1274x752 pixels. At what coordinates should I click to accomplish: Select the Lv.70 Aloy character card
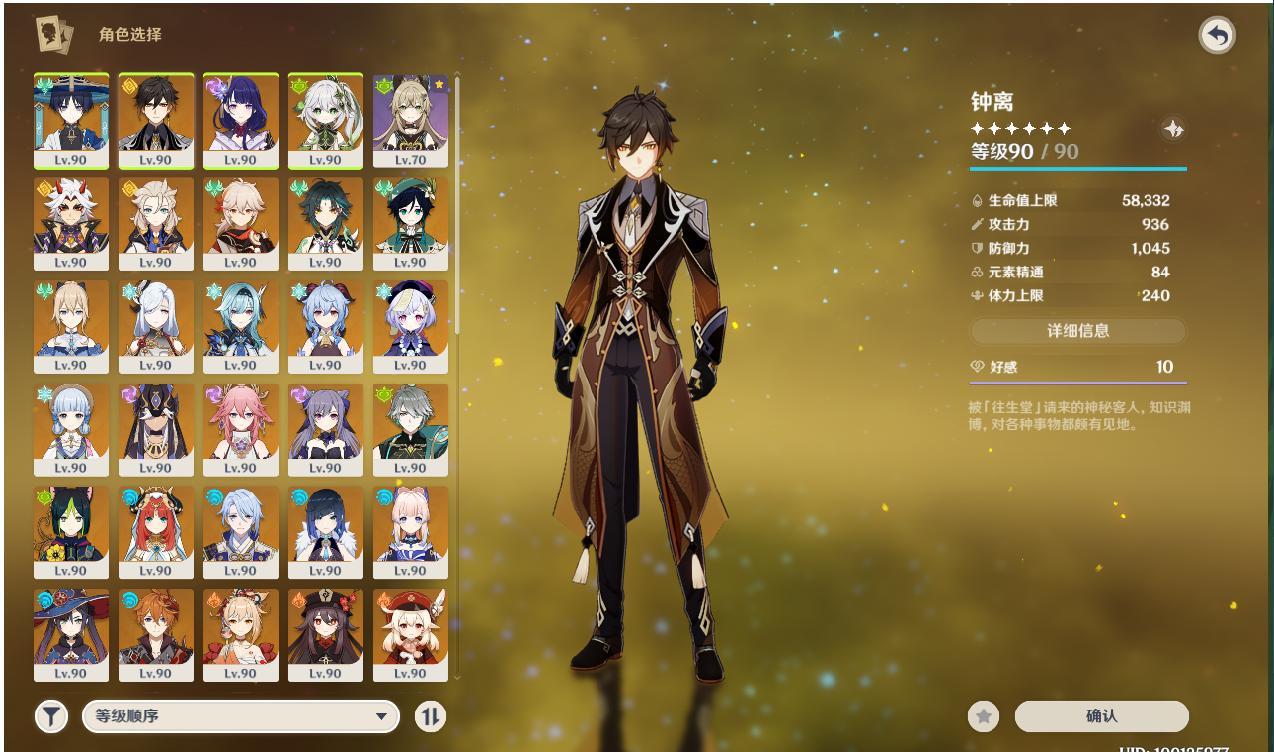pyautogui.click(x=410, y=120)
